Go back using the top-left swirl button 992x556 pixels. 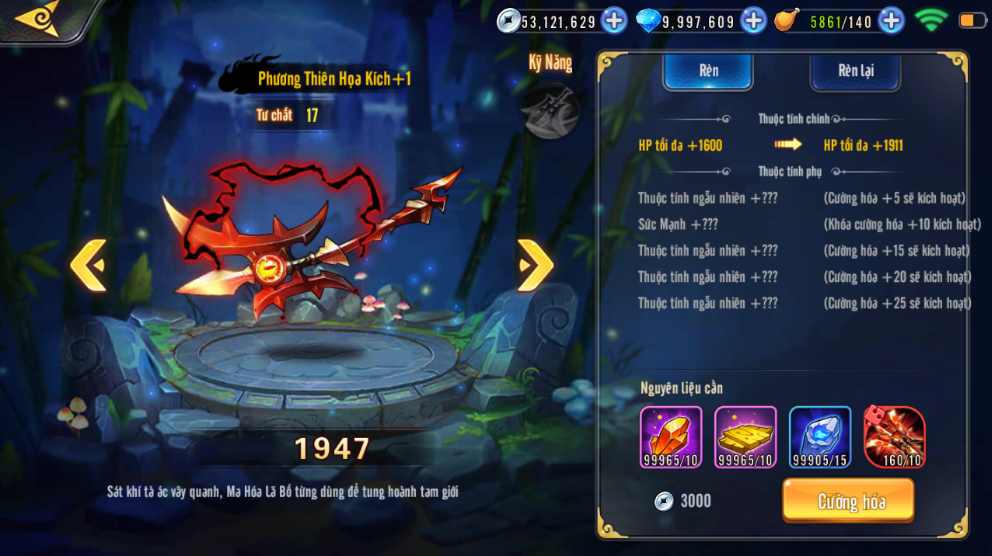[x=40, y=18]
